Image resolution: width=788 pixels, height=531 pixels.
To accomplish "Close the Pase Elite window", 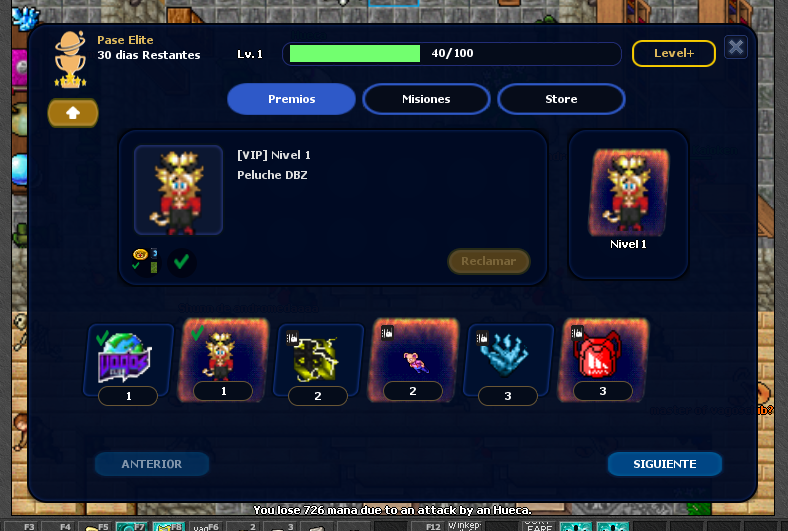I will 735,47.
